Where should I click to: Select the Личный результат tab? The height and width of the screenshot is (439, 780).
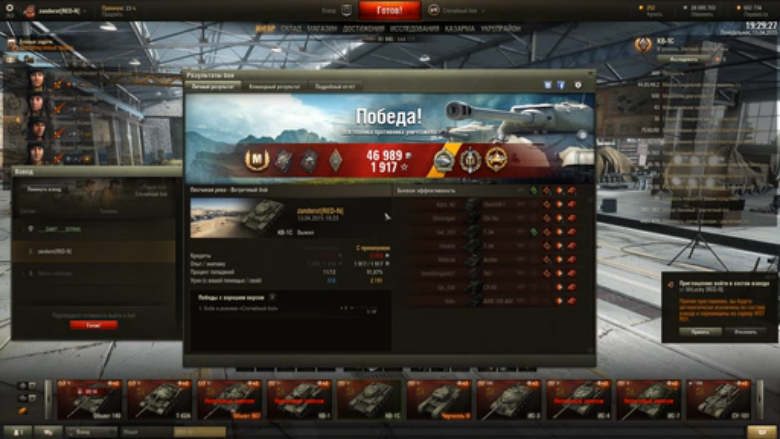(214, 87)
